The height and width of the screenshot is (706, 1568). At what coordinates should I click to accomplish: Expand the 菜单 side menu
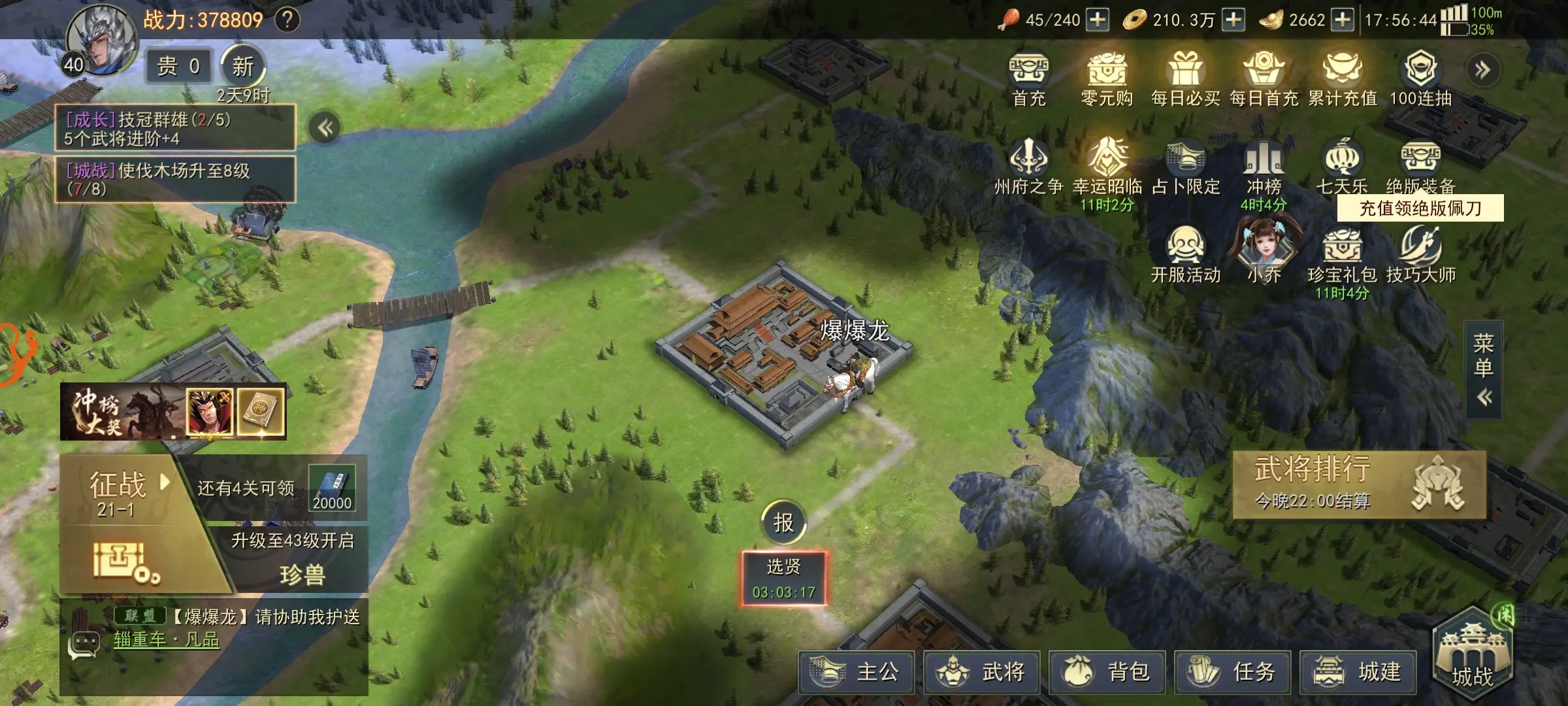click(1483, 369)
